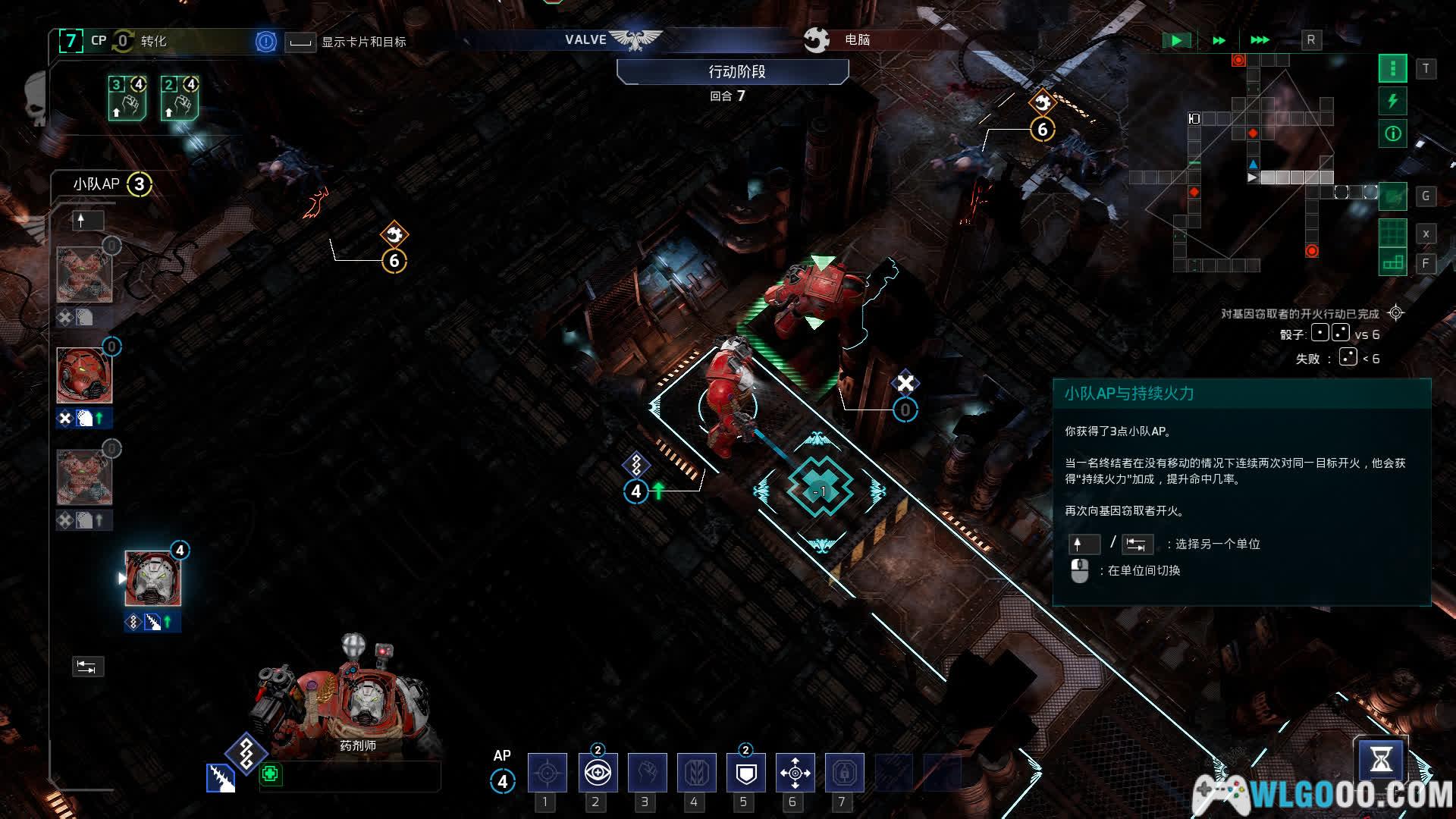1456x819 pixels.
Task: Select the command card costing 2
Action: pyautogui.click(x=180, y=99)
